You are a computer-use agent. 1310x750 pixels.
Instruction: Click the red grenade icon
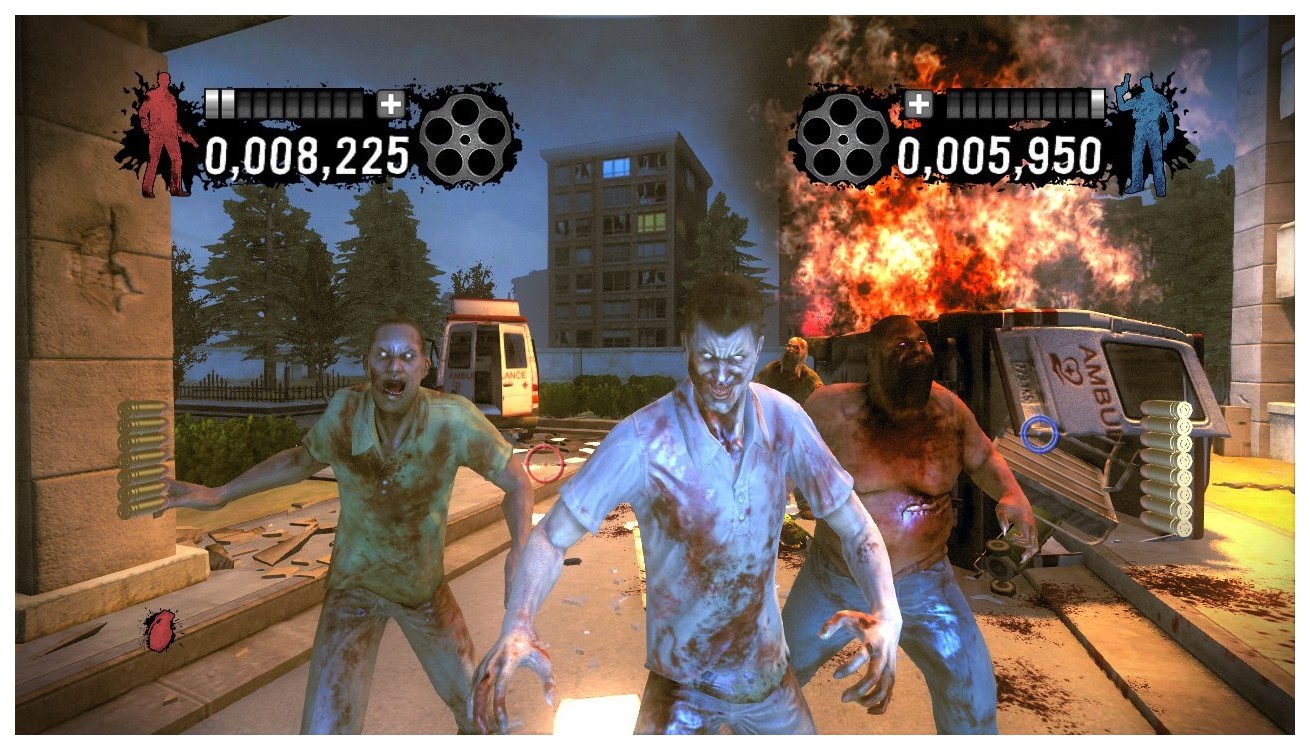pos(158,630)
